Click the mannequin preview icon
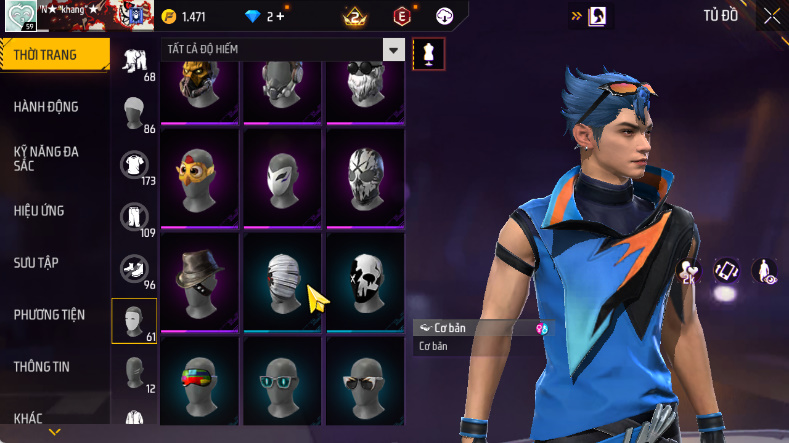This screenshot has height=443, width=789. tap(430, 53)
